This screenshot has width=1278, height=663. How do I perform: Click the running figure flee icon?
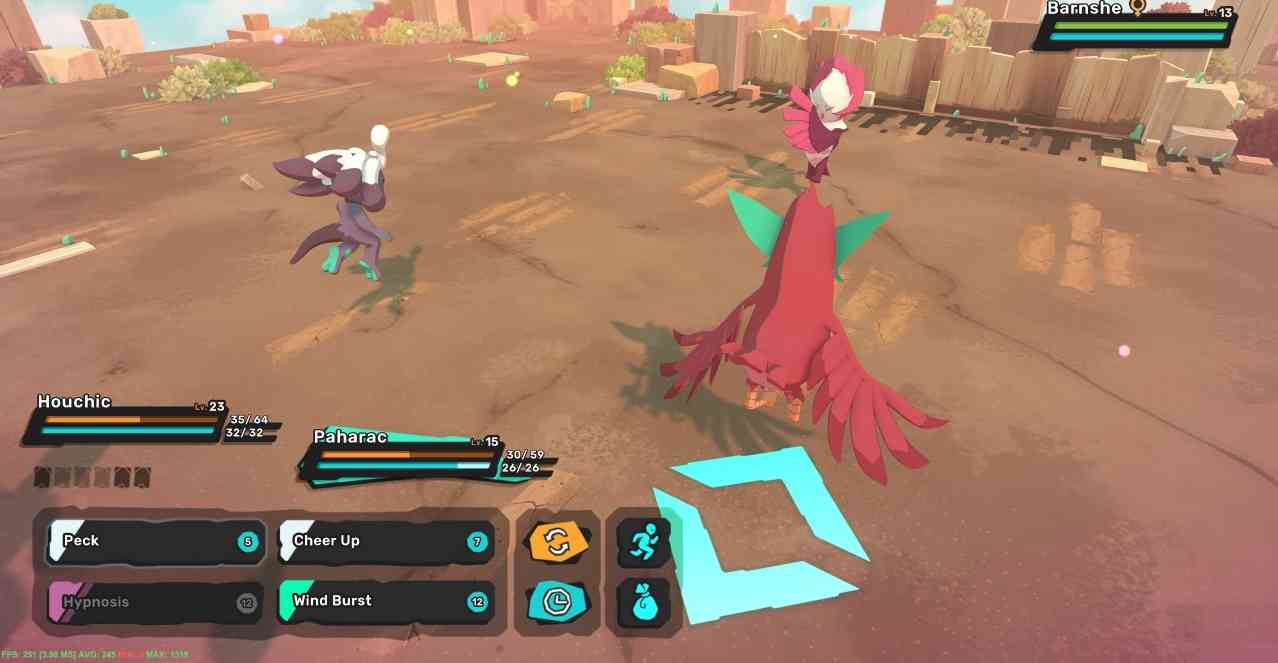(642, 542)
